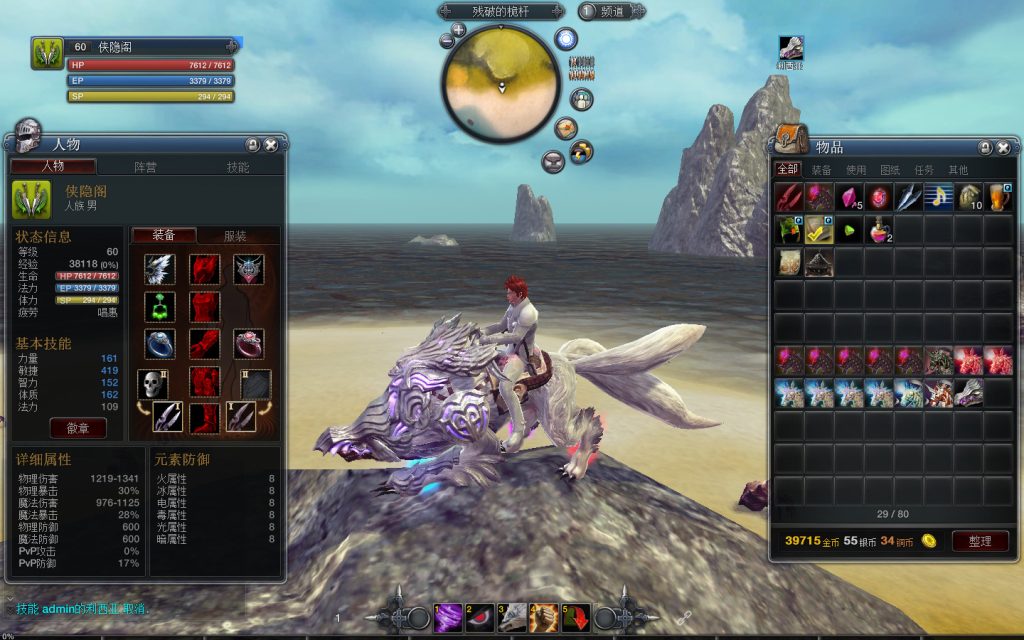Screen dimensions: 1024x640
Task: Zoom in the minimap with plus button
Action: tap(459, 30)
